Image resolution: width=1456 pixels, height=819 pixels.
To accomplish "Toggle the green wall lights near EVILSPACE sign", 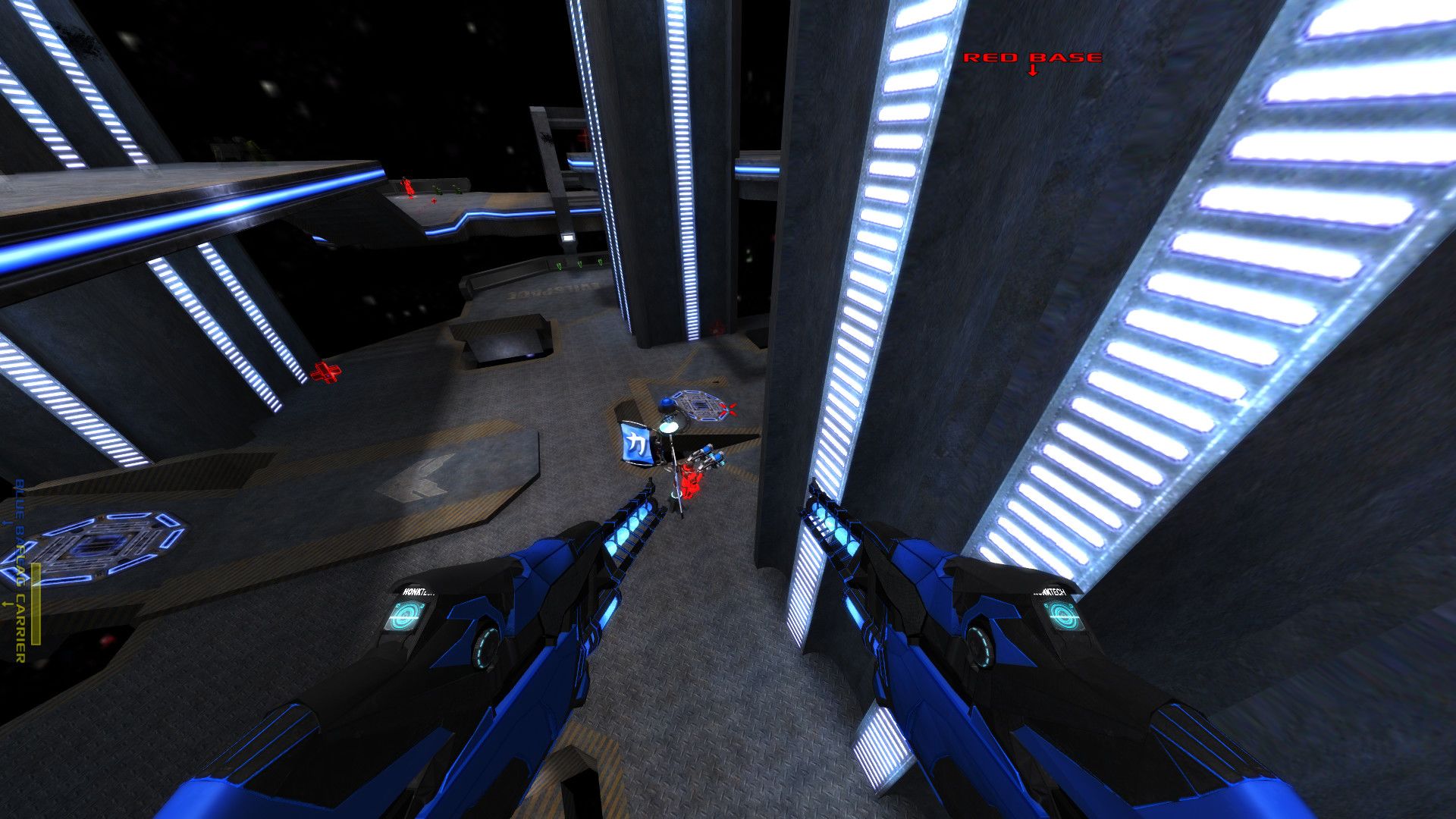I will click(x=579, y=265).
